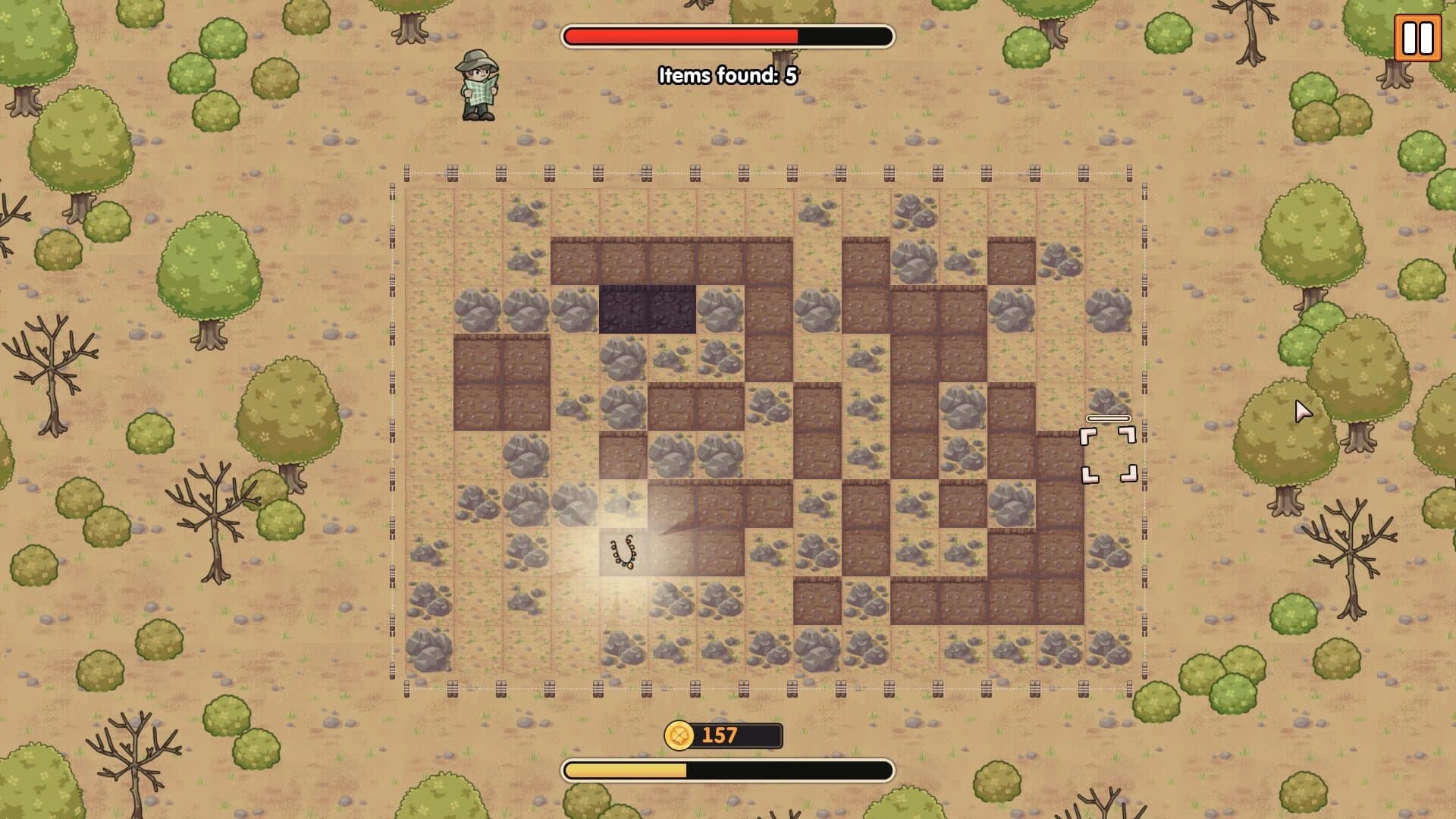Click the small white stamina bar above the brackets

coord(1108,417)
